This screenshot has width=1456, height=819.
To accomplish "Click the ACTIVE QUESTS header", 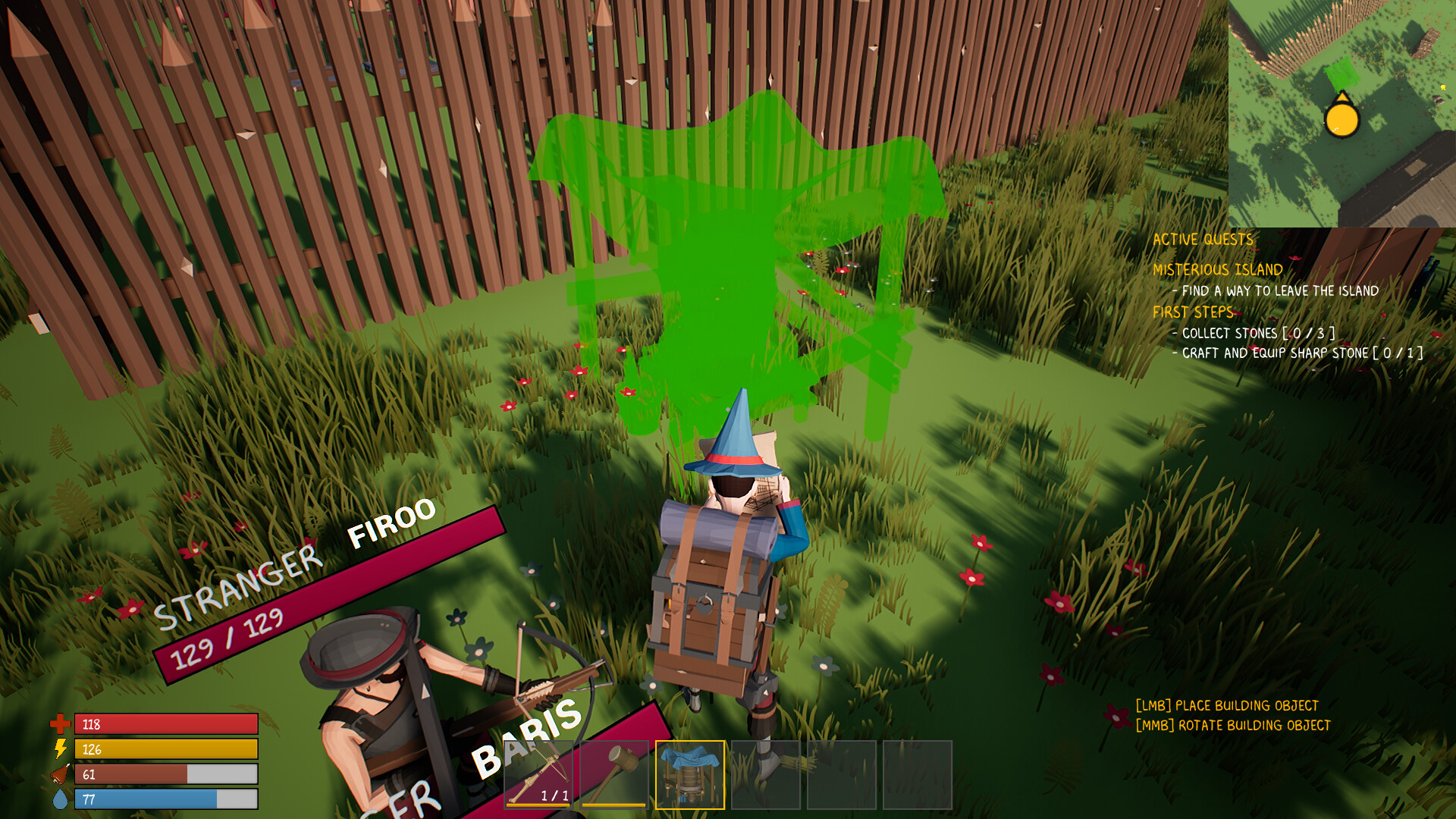I will (1203, 238).
